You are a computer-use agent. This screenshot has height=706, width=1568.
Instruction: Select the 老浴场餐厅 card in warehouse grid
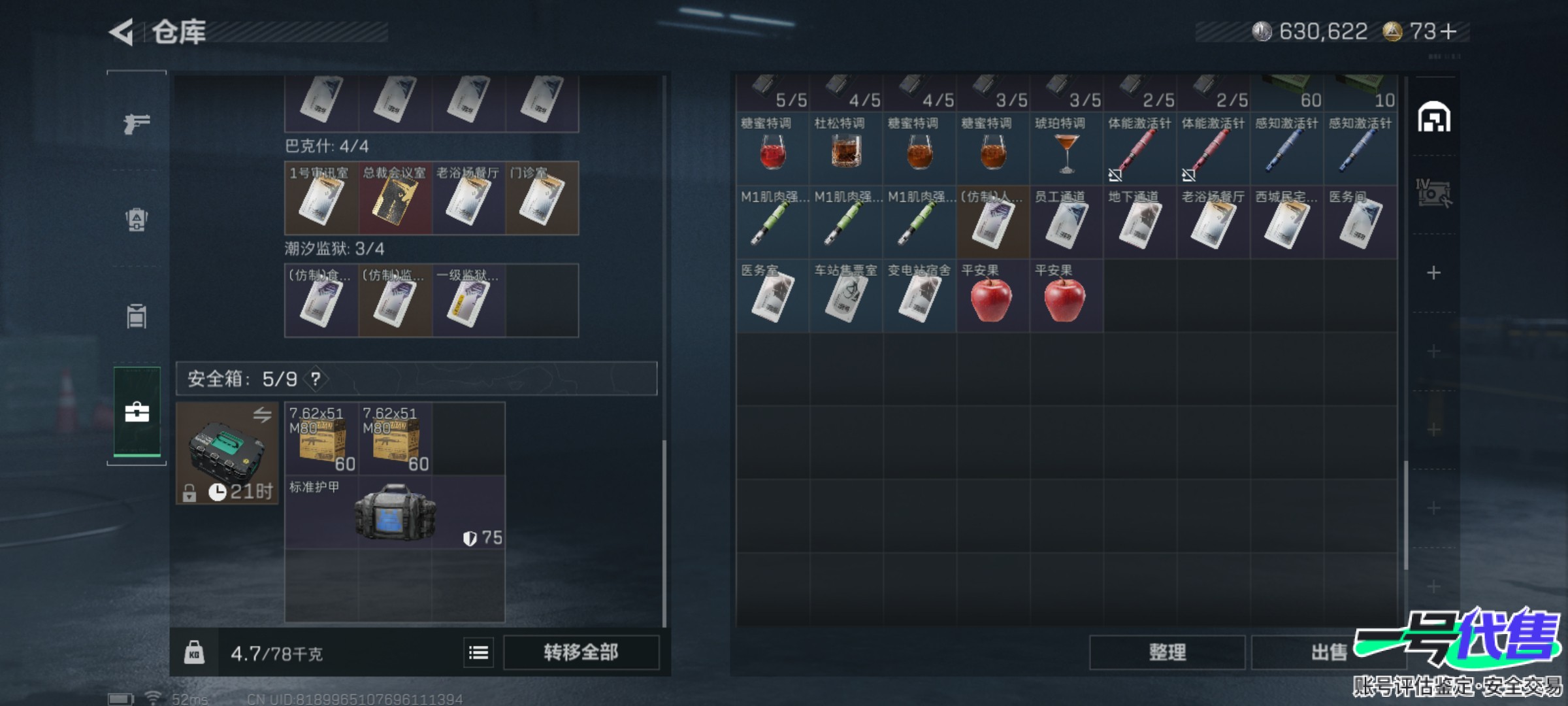click(1213, 222)
